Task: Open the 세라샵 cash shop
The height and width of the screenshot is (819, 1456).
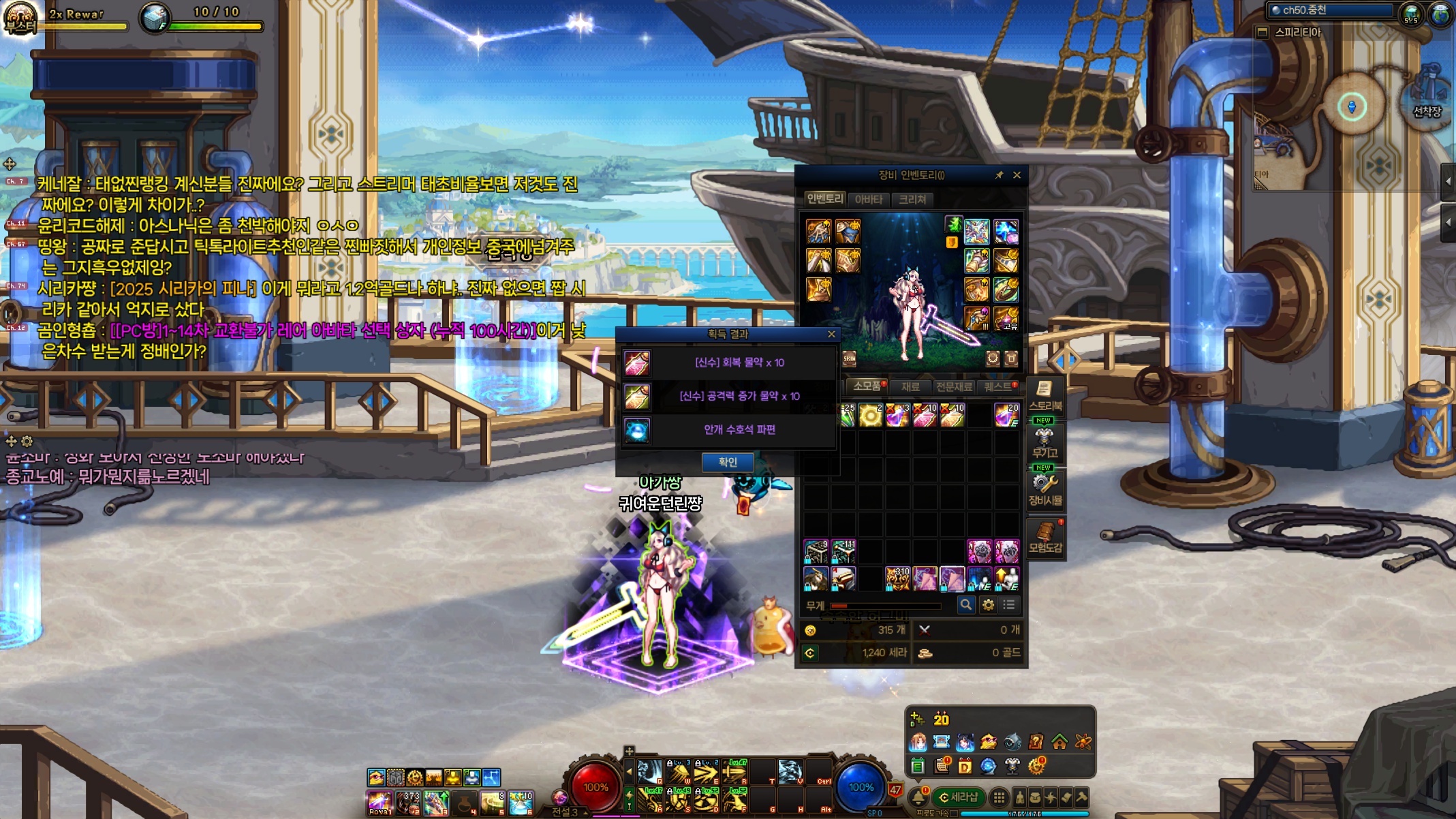Action: [x=958, y=797]
